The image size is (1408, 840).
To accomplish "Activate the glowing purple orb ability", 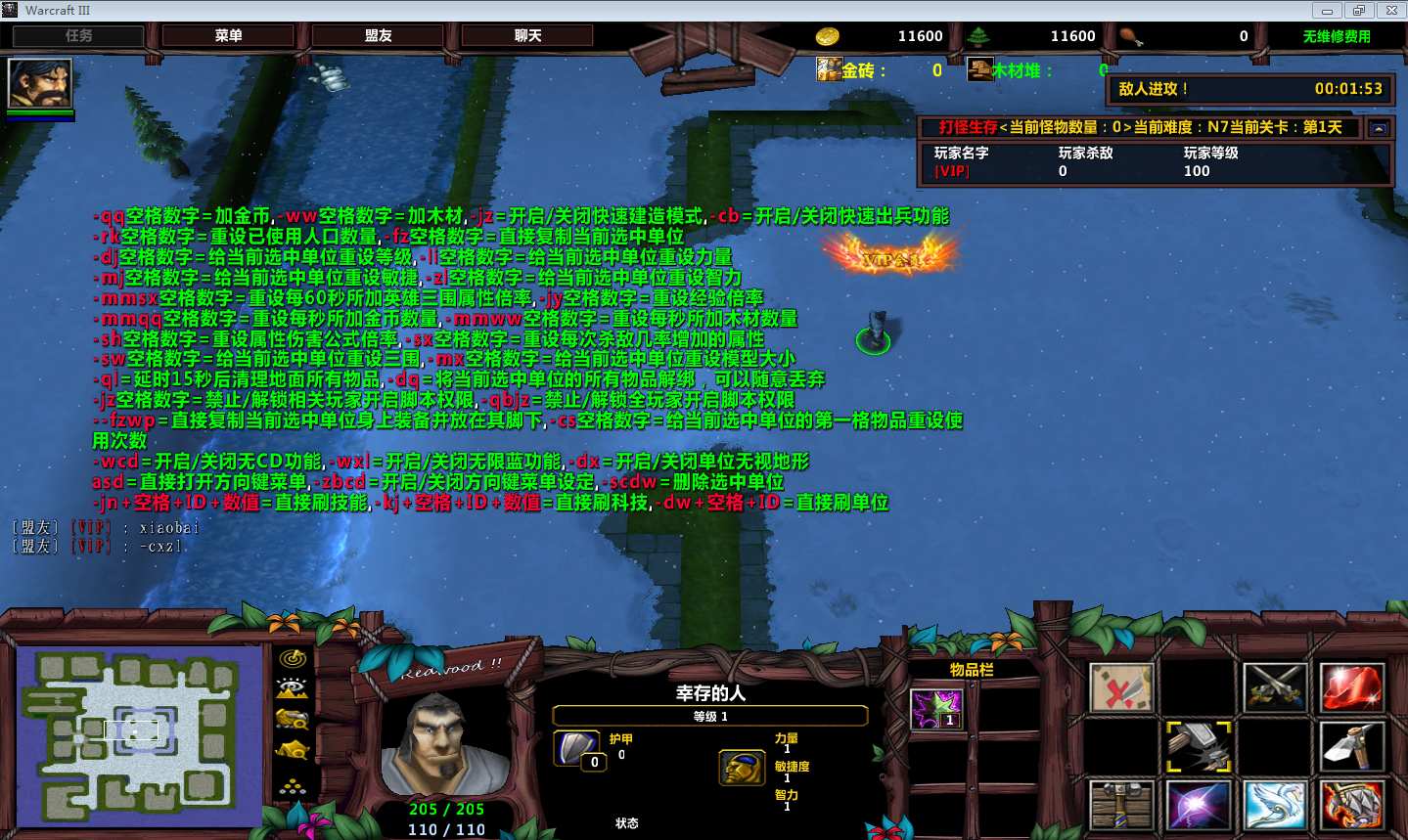I will [x=1198, y=806].
